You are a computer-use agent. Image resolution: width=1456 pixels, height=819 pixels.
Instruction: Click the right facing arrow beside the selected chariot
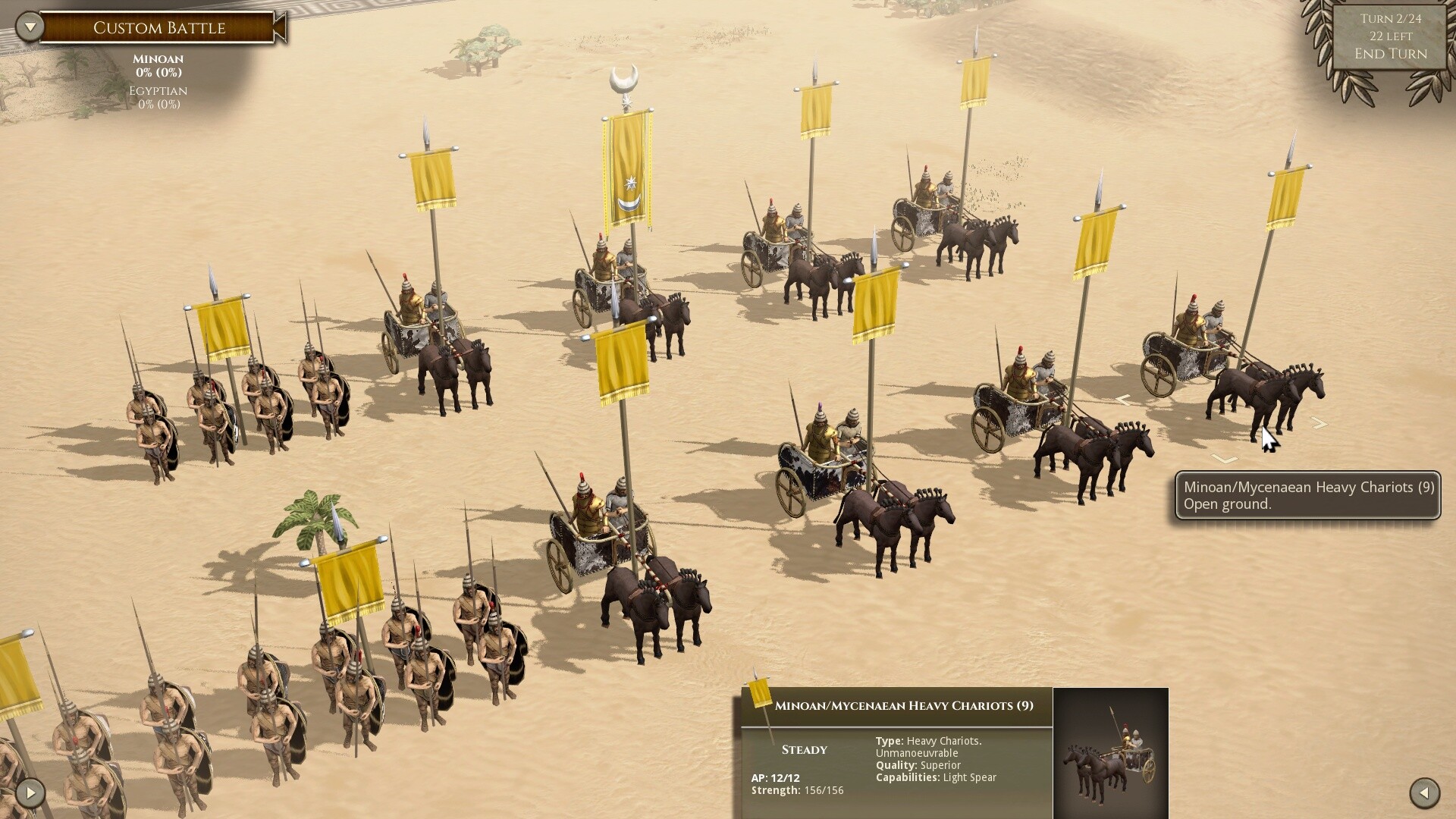click(1319, 423)
